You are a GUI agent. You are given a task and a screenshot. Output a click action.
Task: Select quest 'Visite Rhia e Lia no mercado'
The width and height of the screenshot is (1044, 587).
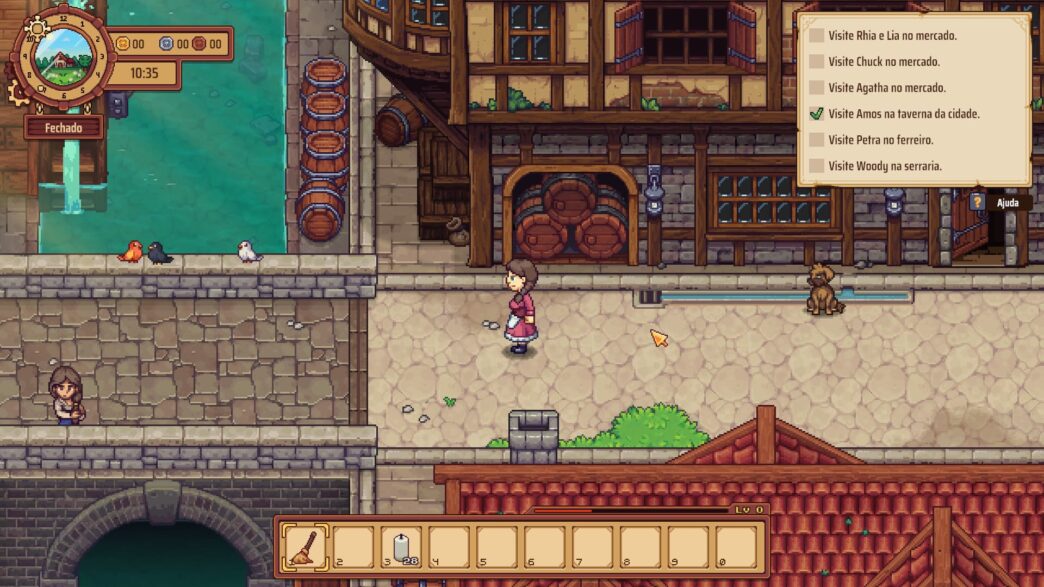click(x=892, y=36)
